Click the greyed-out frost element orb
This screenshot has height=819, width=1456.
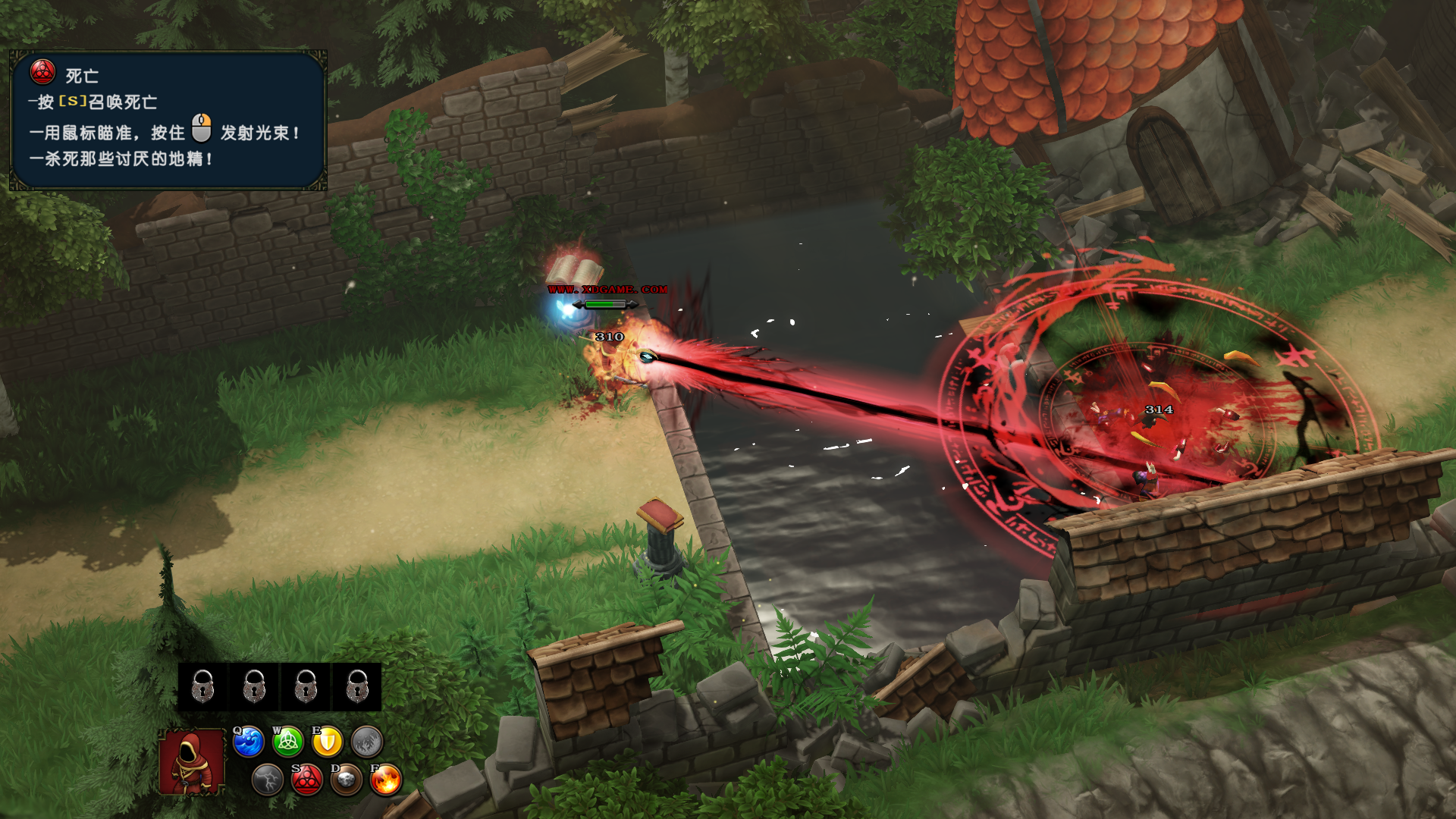click(367, 742)
